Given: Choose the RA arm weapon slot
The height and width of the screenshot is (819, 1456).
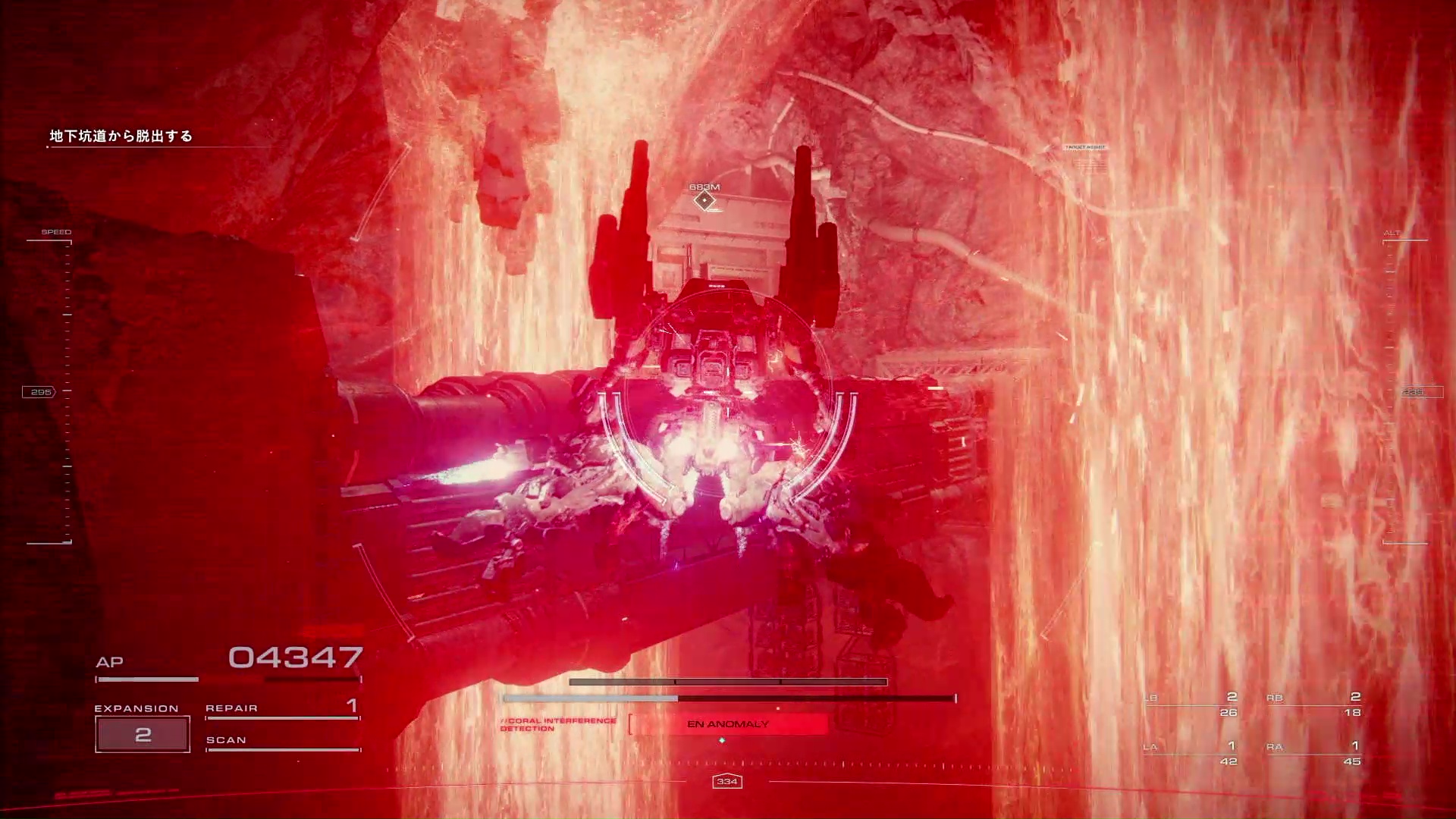Looking at the screenshot, I should pyautogui.click(x=1314, y=754).
